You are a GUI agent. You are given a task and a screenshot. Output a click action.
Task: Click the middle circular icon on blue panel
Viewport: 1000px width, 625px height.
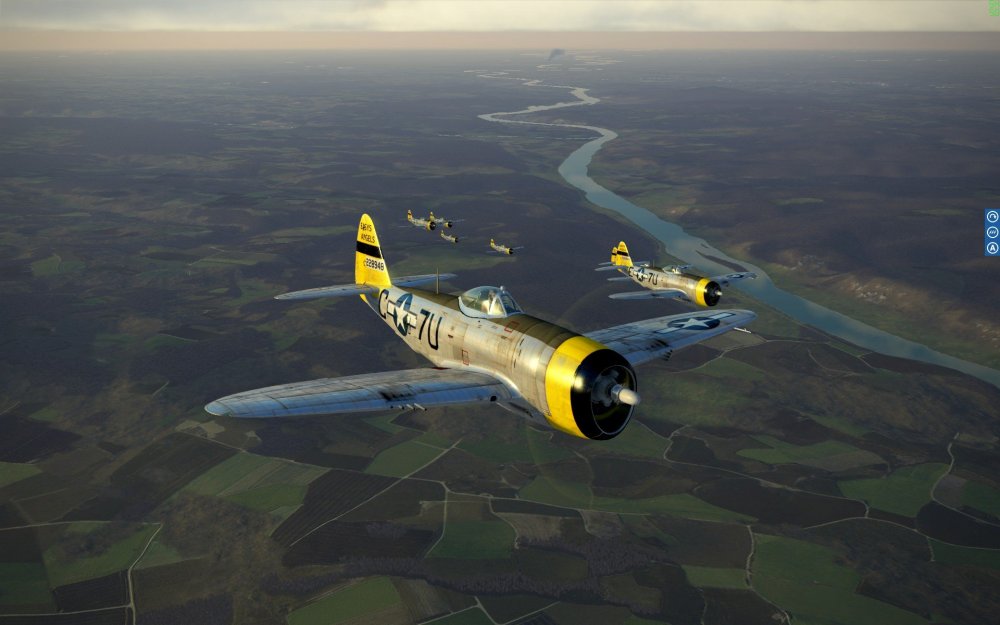(x=992, y=232)
